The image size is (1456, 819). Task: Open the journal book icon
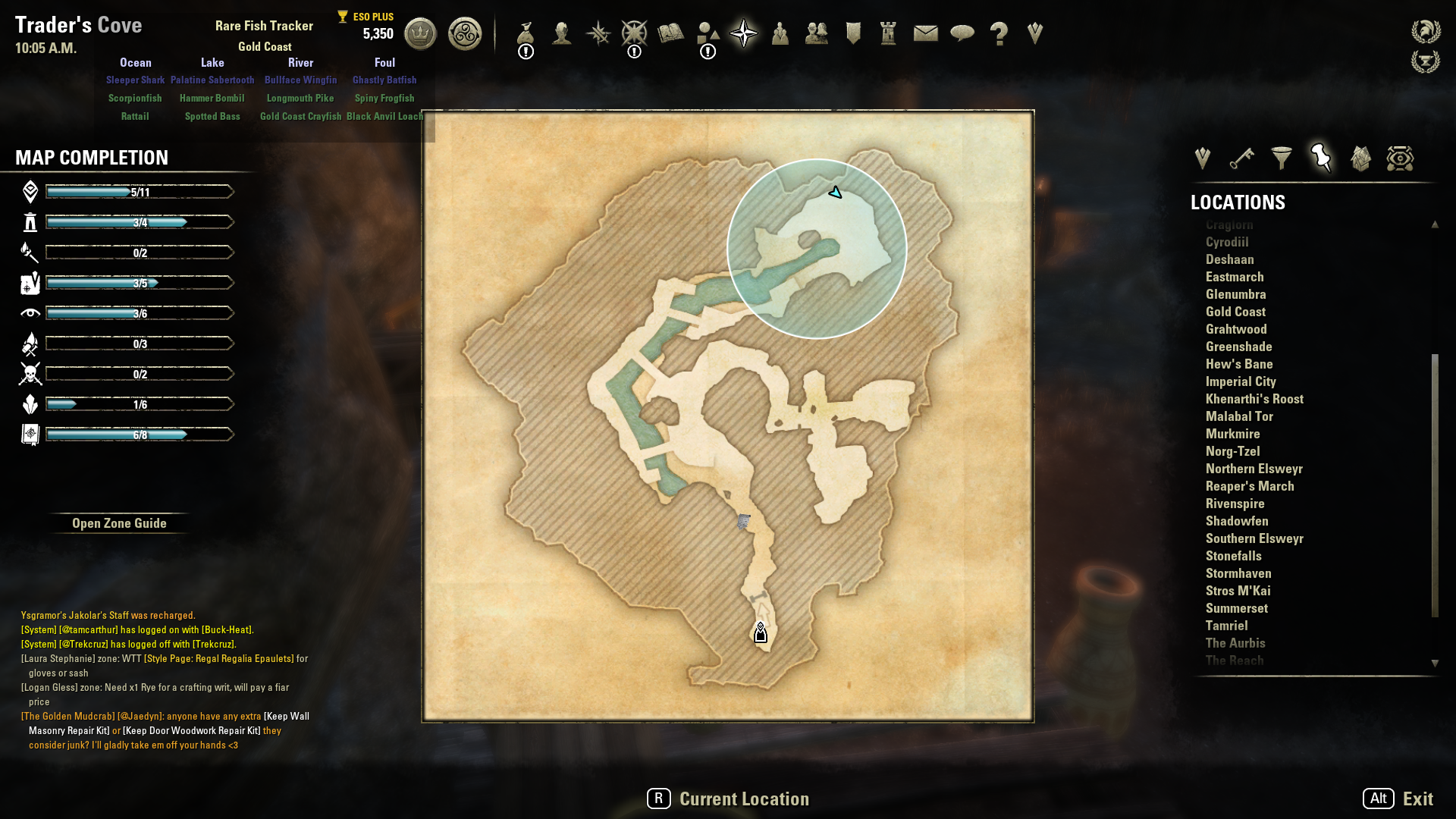tap(671, 33)
